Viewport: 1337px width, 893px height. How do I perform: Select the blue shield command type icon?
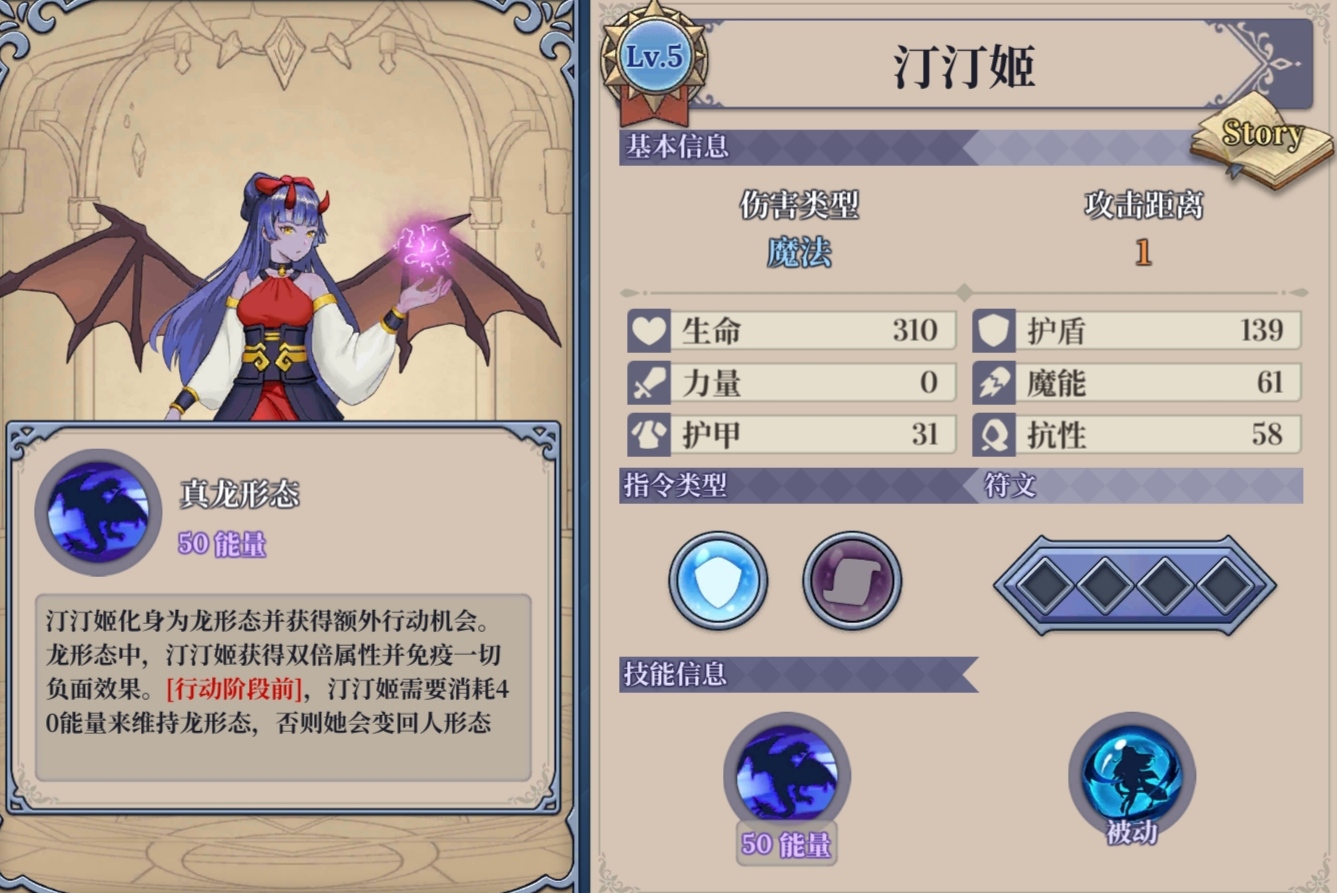coord(718,581)
